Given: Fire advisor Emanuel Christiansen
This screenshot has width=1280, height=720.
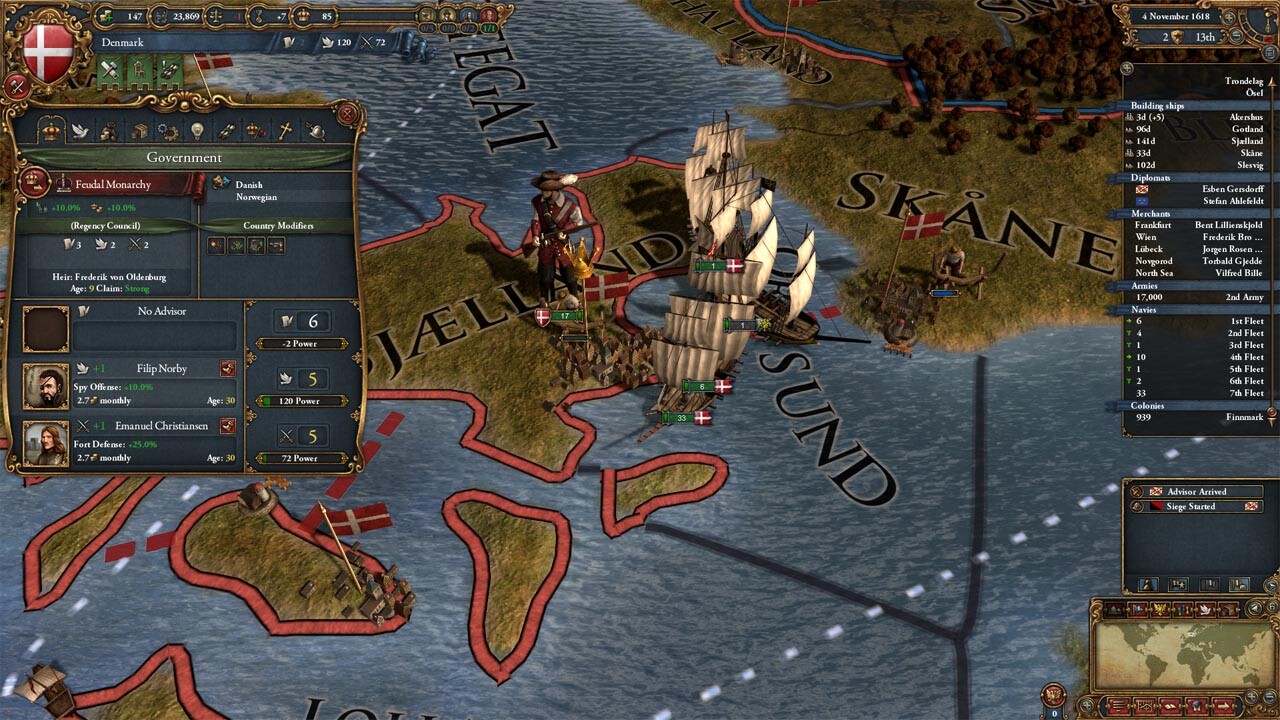Looking at the screenshot, I should [228, 425].
